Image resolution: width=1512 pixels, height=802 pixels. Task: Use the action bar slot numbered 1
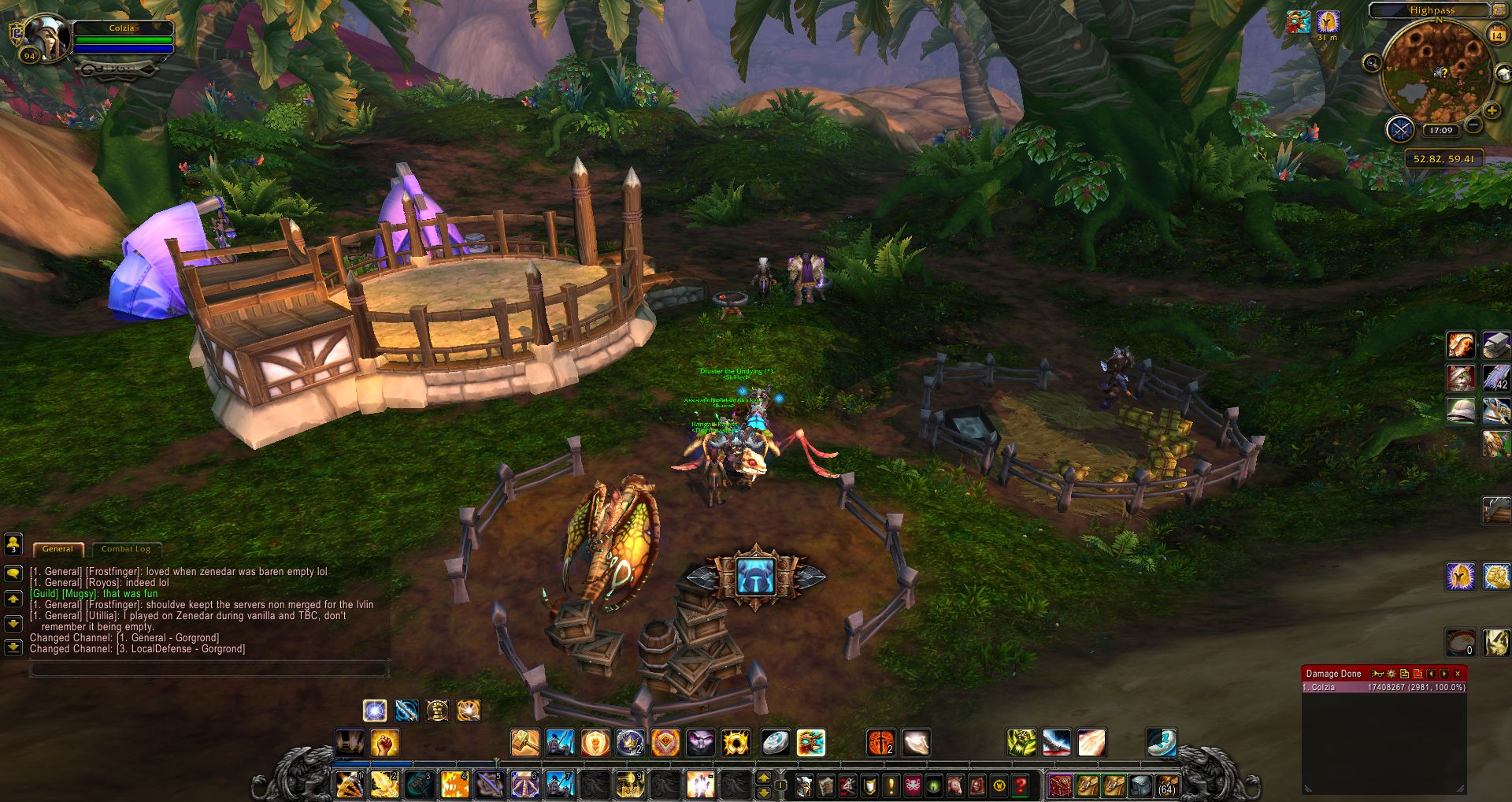(350, 785)
